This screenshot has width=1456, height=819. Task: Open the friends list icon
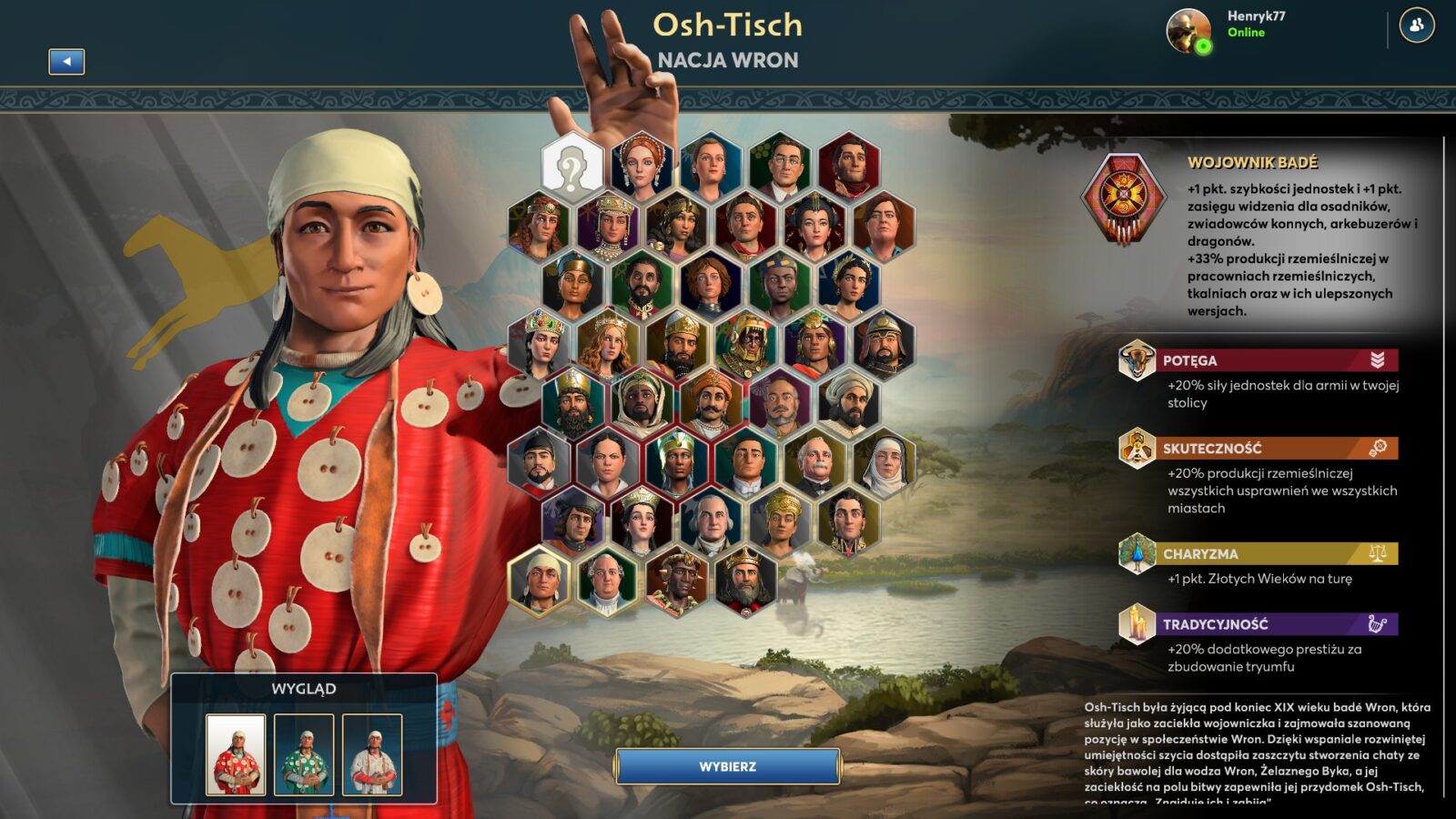tap(1416, 25)
